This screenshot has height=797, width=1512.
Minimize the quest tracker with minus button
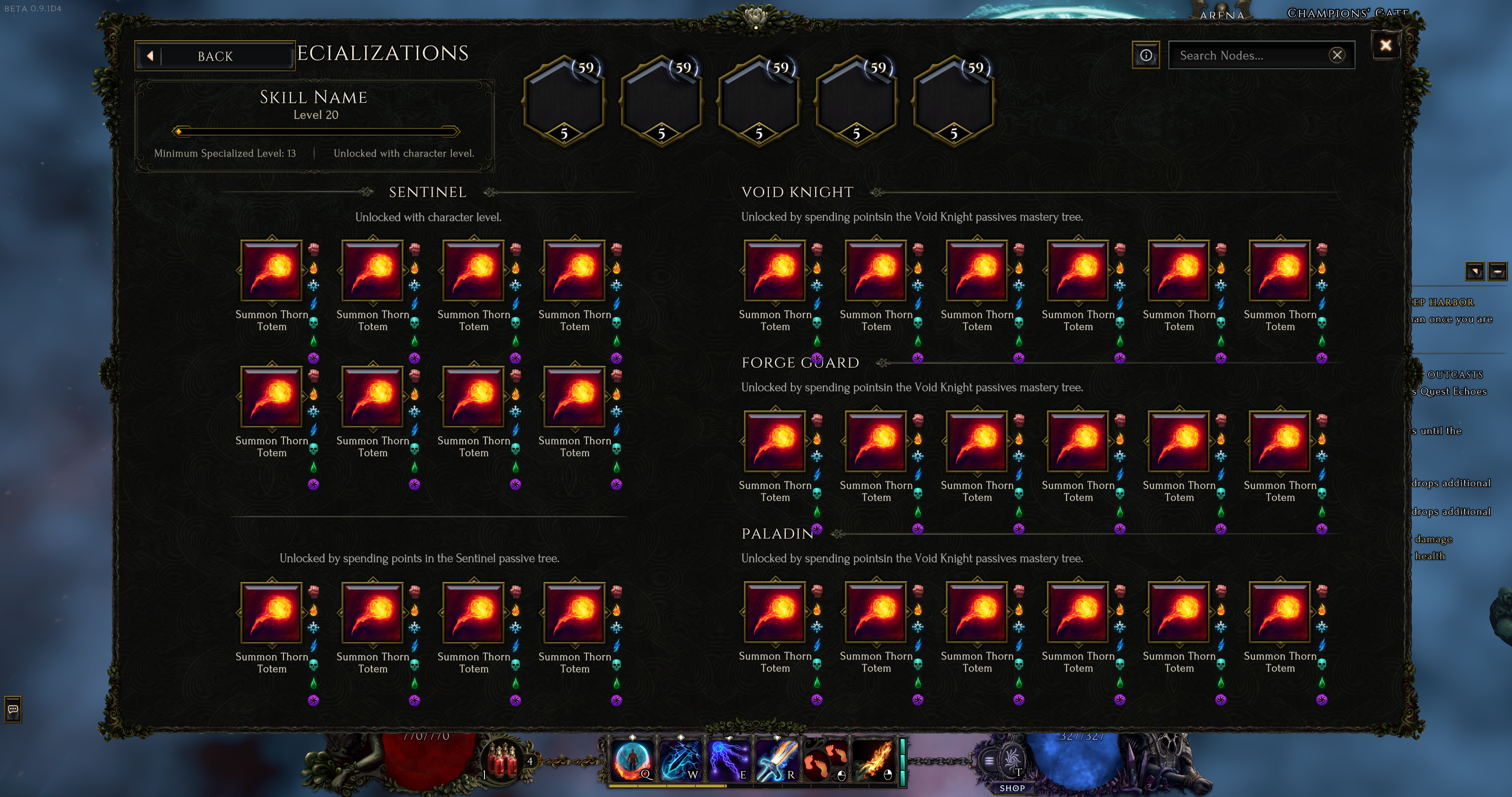(1497, 271)
